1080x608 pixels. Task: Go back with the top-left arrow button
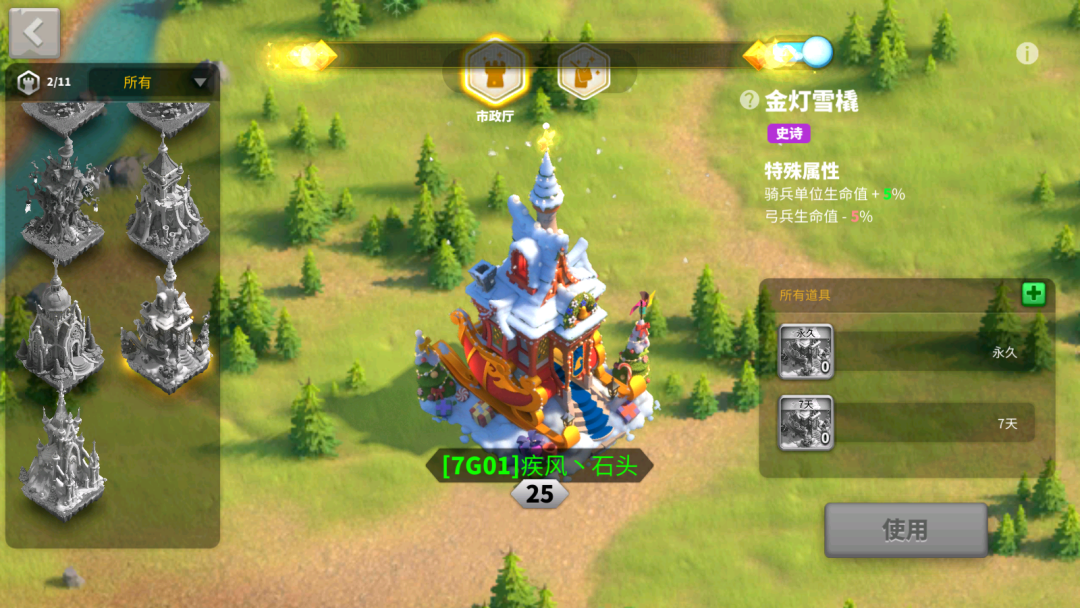point(34,32)
